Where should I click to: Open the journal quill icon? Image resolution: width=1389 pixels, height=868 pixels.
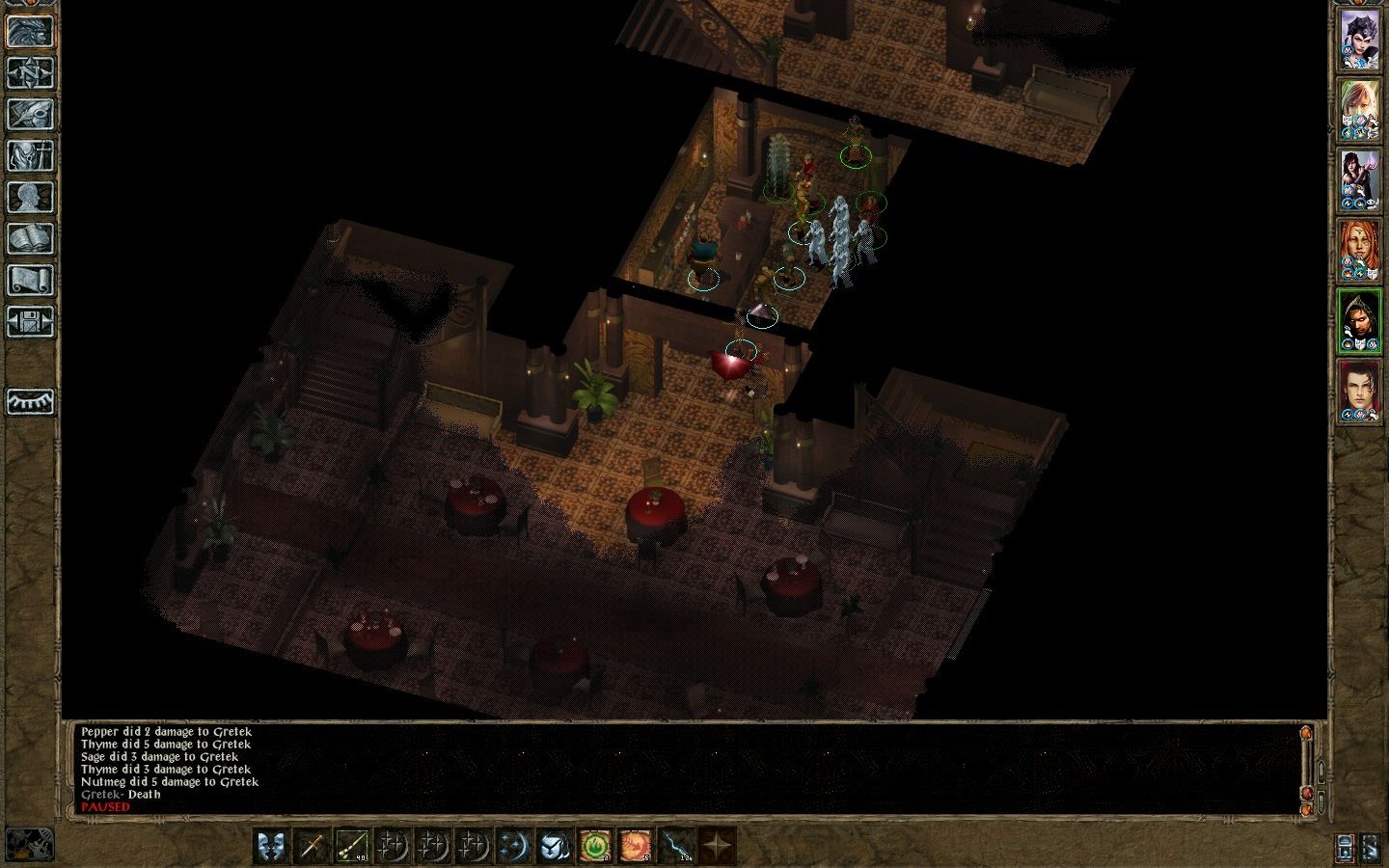pyautogui.click(x=30, y=114)
